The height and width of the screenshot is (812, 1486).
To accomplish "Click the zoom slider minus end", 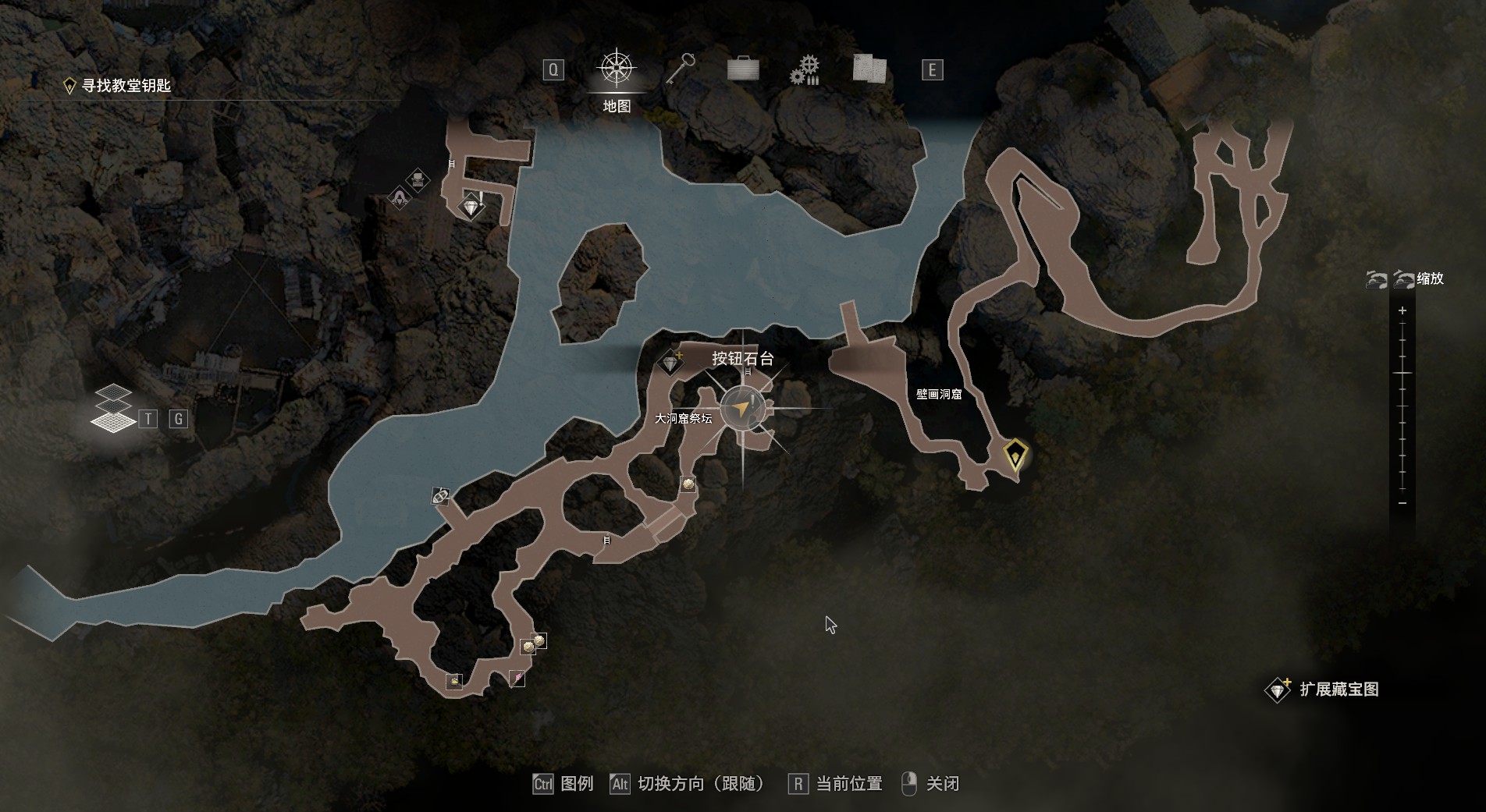I will tap(1402, 503).
